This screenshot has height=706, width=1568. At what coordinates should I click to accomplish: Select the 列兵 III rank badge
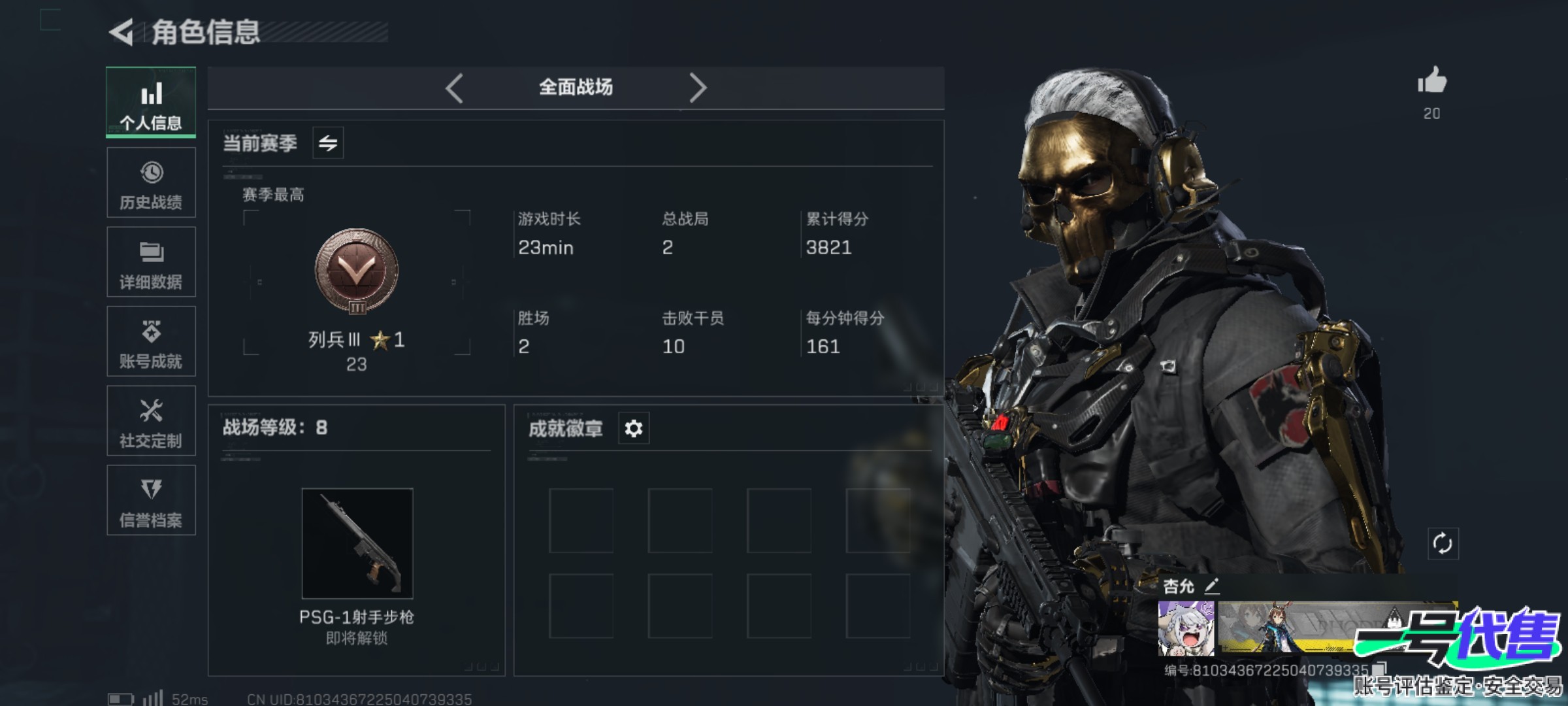(357, 271)
